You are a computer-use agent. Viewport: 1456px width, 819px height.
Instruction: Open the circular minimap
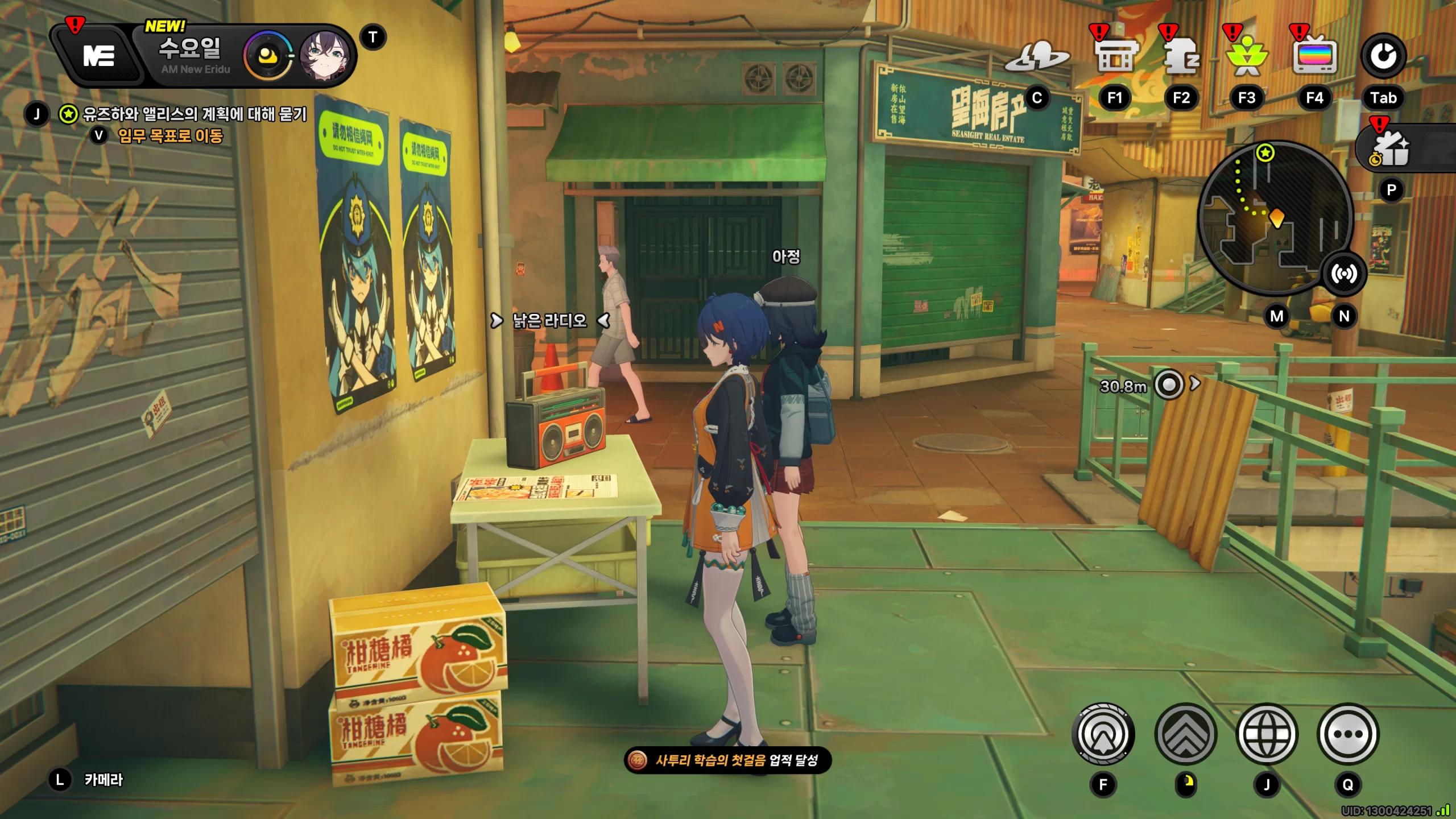[1274, 217]
